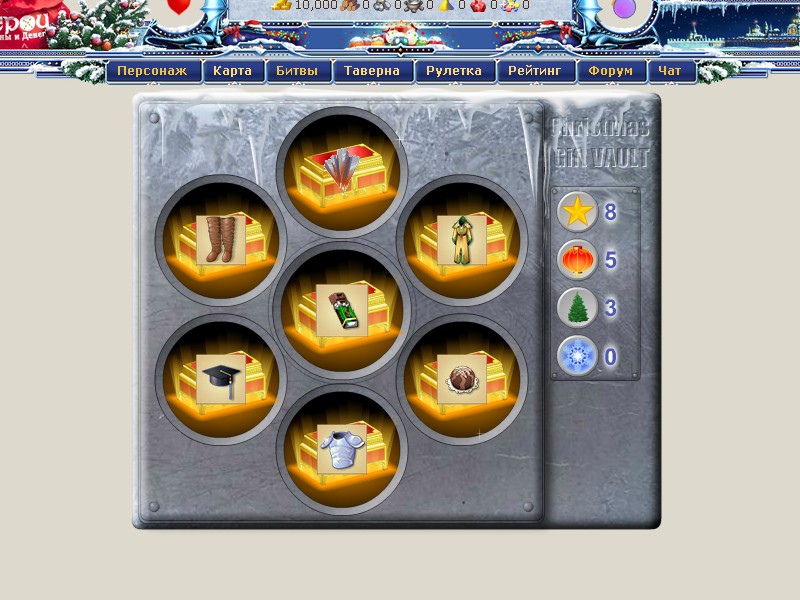Select the graduation cap gift chest

click(x=221, y=379)
